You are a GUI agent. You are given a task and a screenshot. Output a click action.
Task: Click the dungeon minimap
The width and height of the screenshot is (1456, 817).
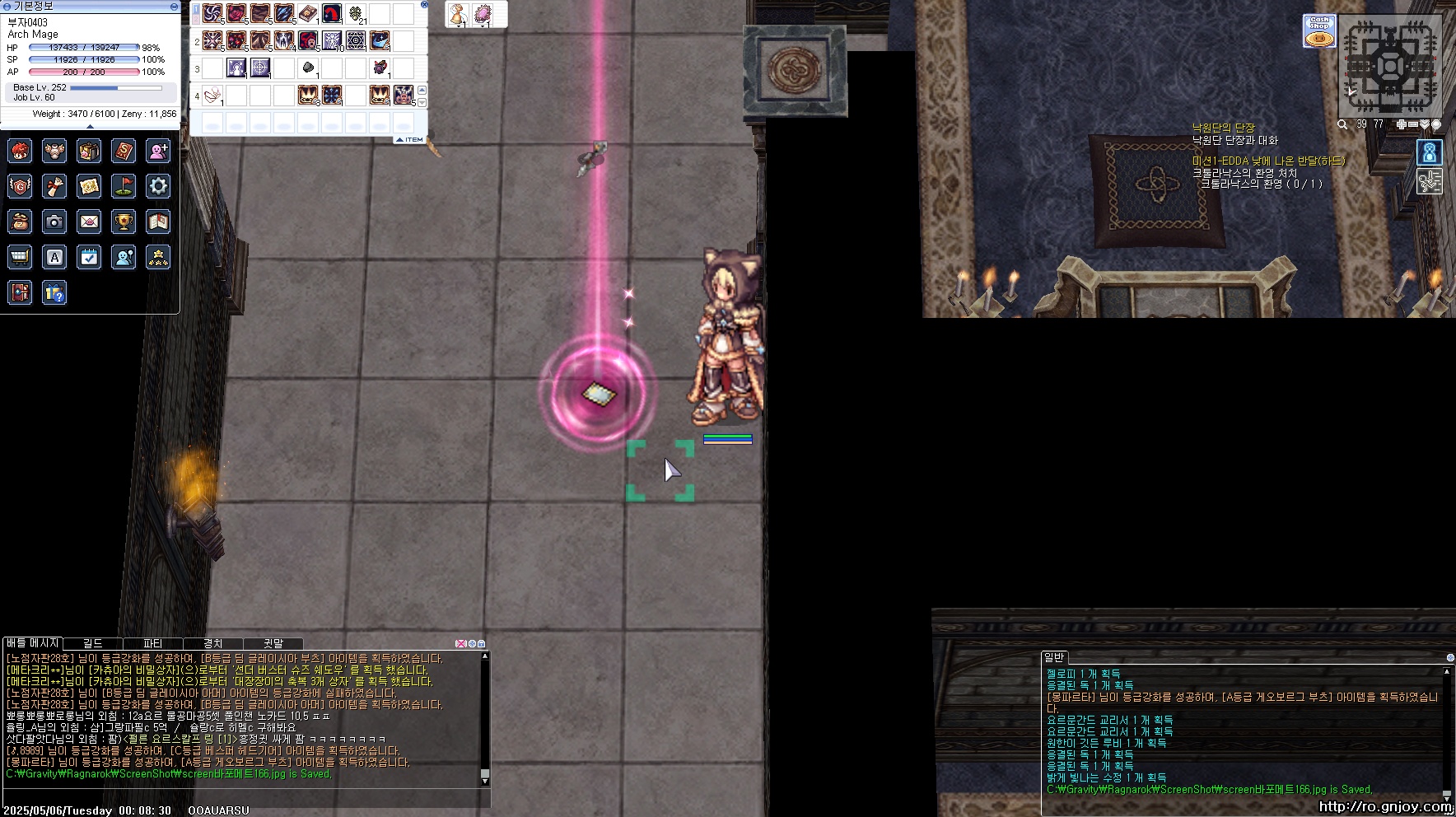pos(1391,65)
